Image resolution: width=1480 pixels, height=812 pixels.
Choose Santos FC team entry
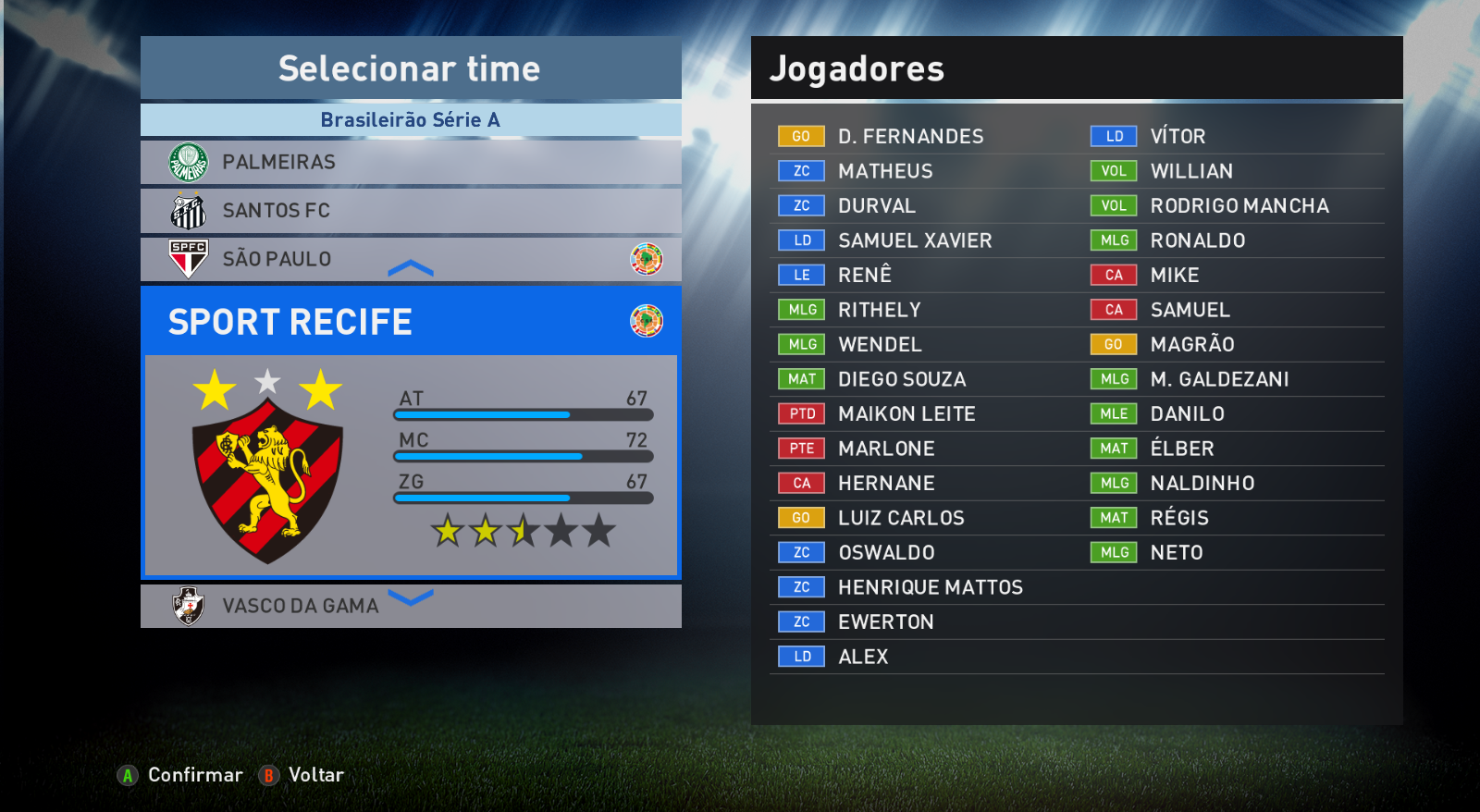point(410,211)
